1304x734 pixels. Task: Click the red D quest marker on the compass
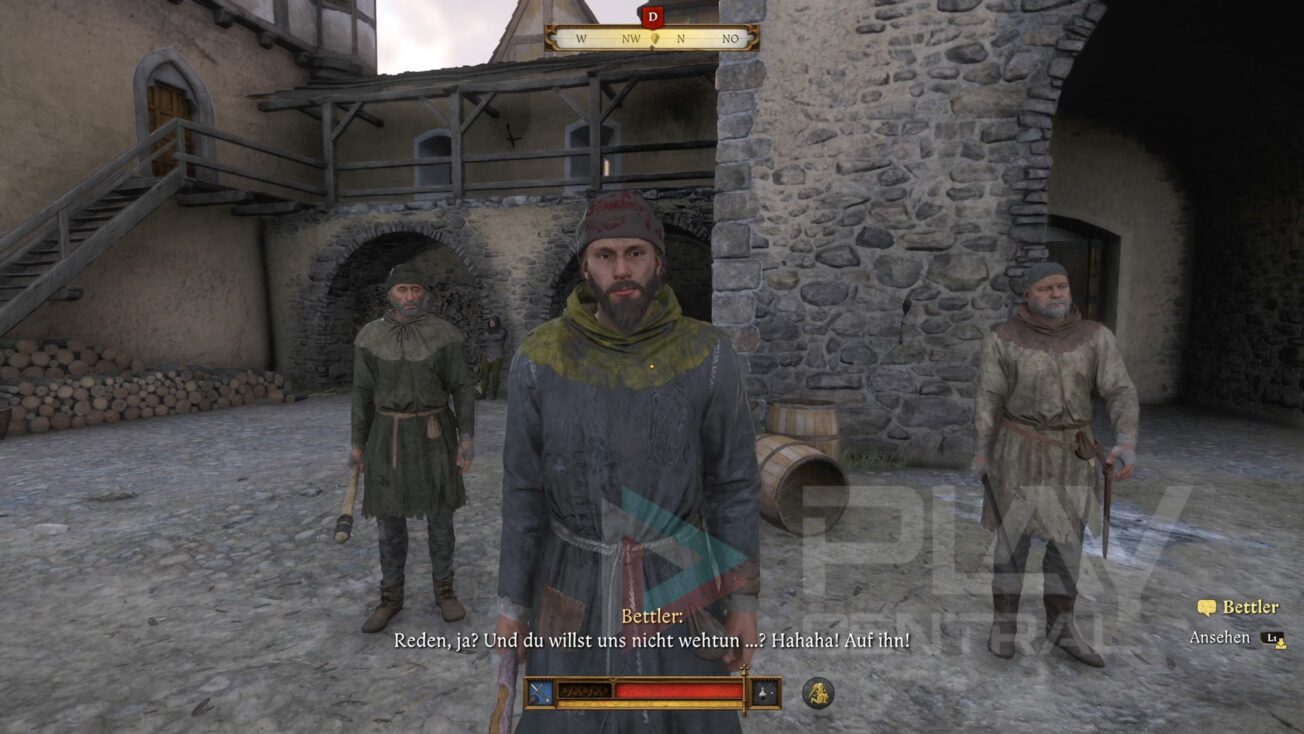coord(655,17)
